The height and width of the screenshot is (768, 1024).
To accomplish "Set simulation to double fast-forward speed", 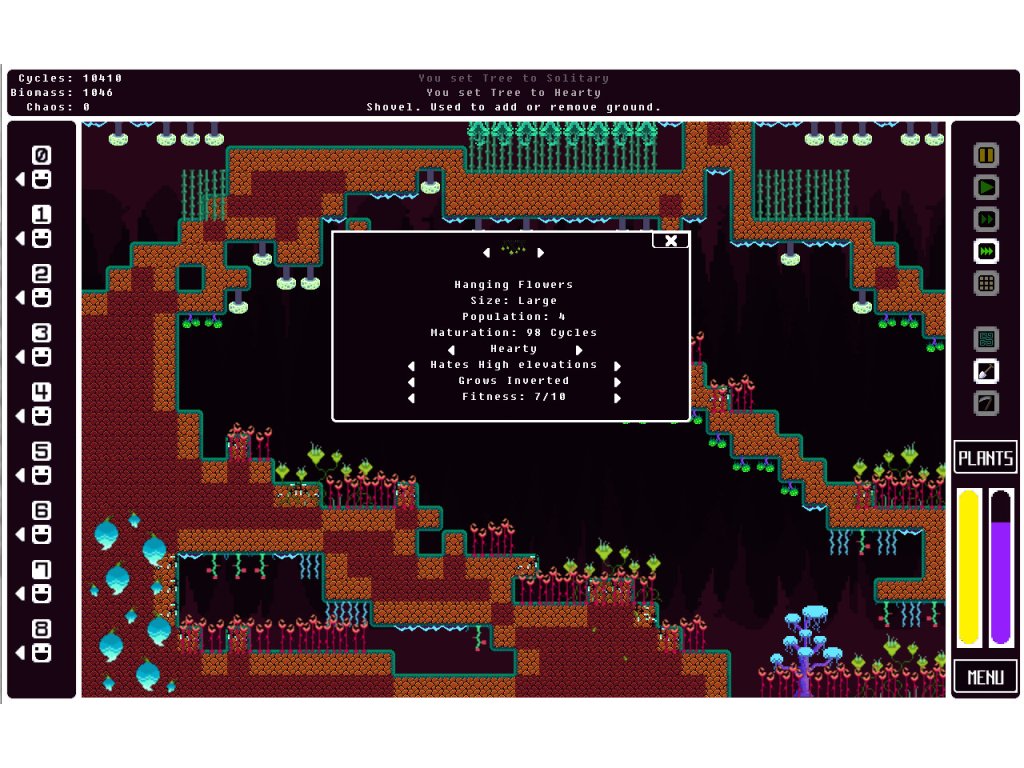I will (x=986, y=219).
